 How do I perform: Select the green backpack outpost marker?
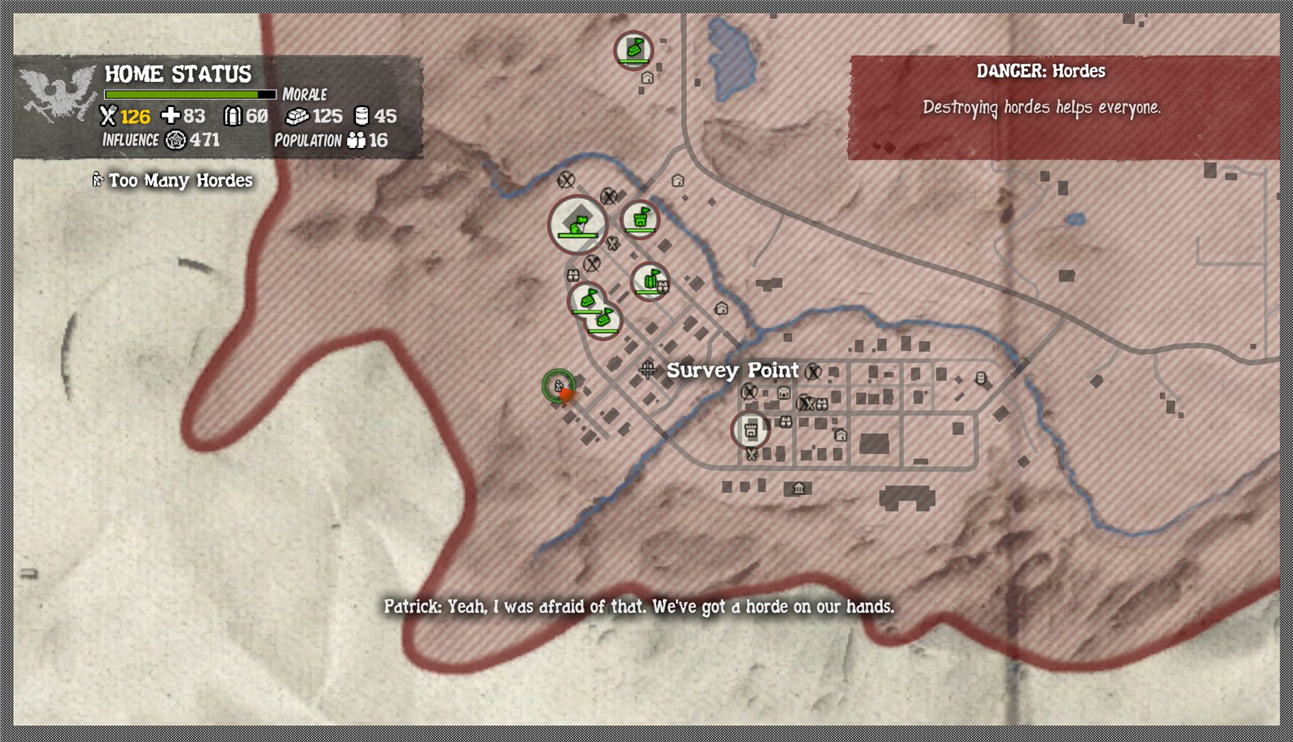[x=650, y=281]
